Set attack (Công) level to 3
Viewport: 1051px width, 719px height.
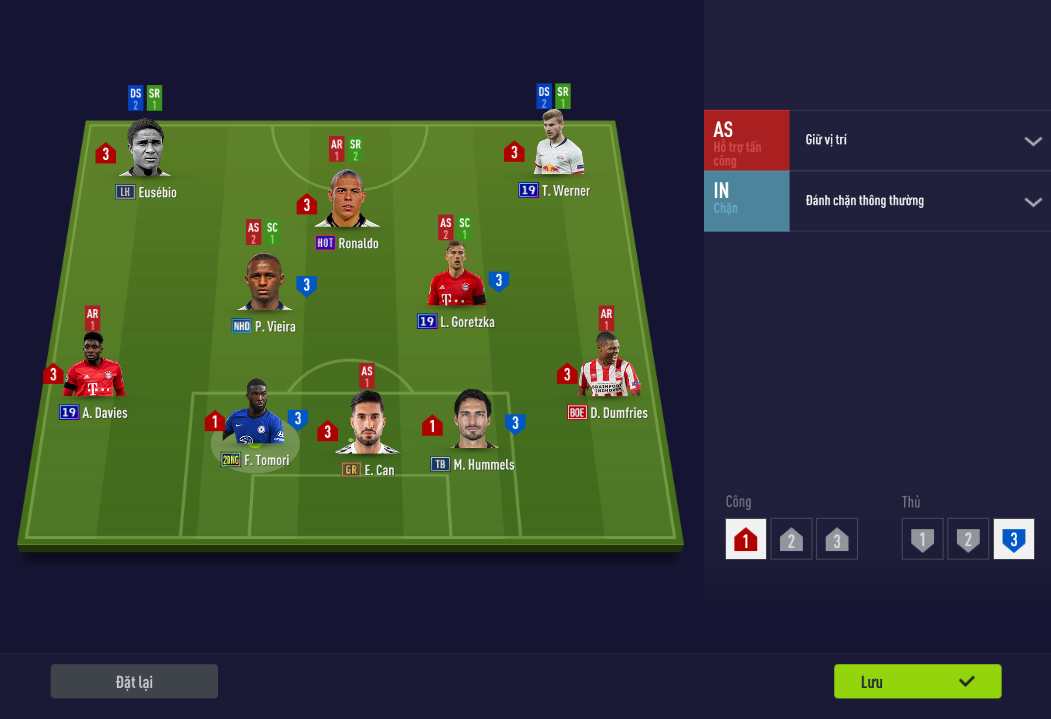click(x=837, y=539)
